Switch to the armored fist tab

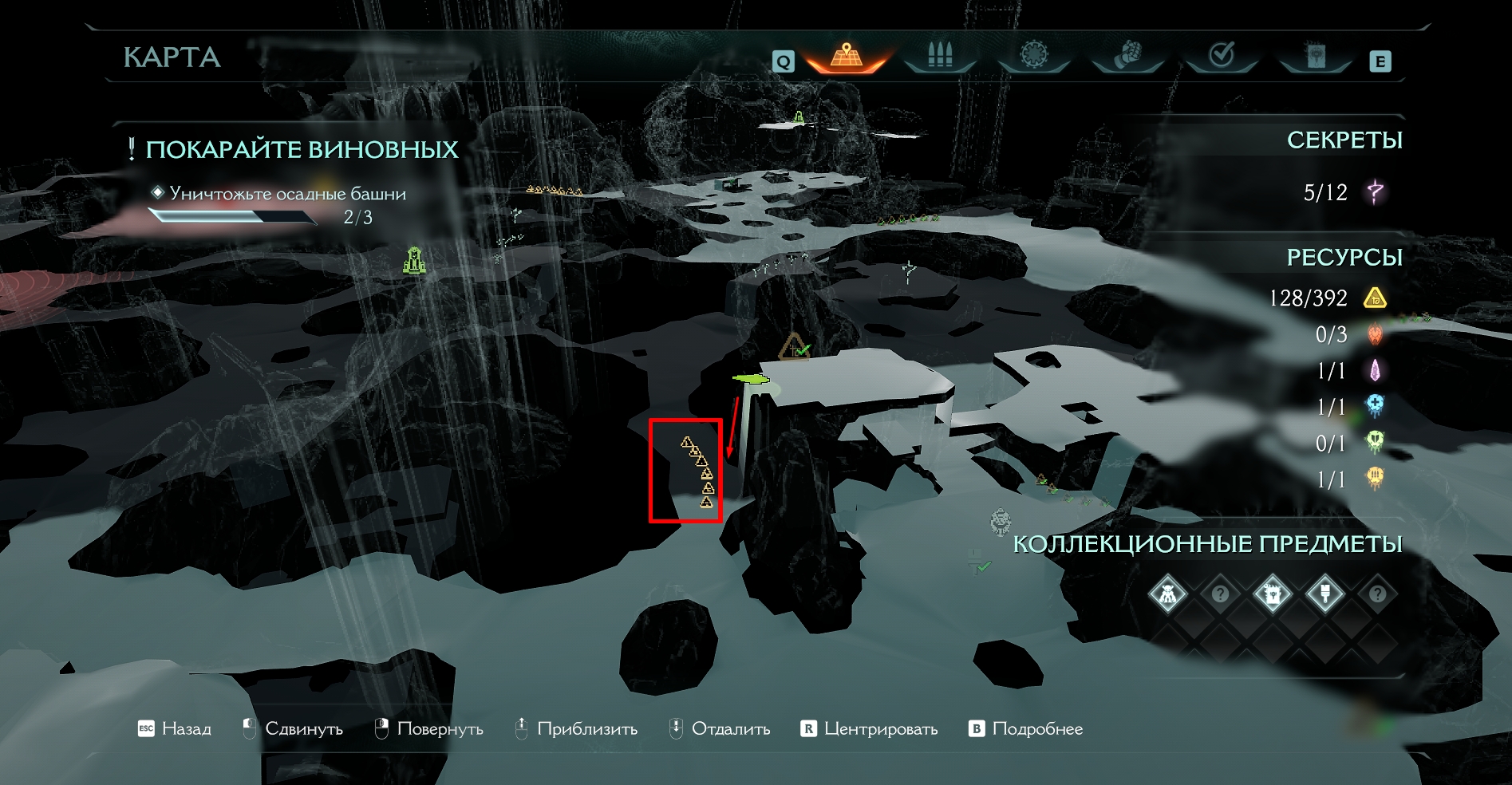tap(1127, 56)
